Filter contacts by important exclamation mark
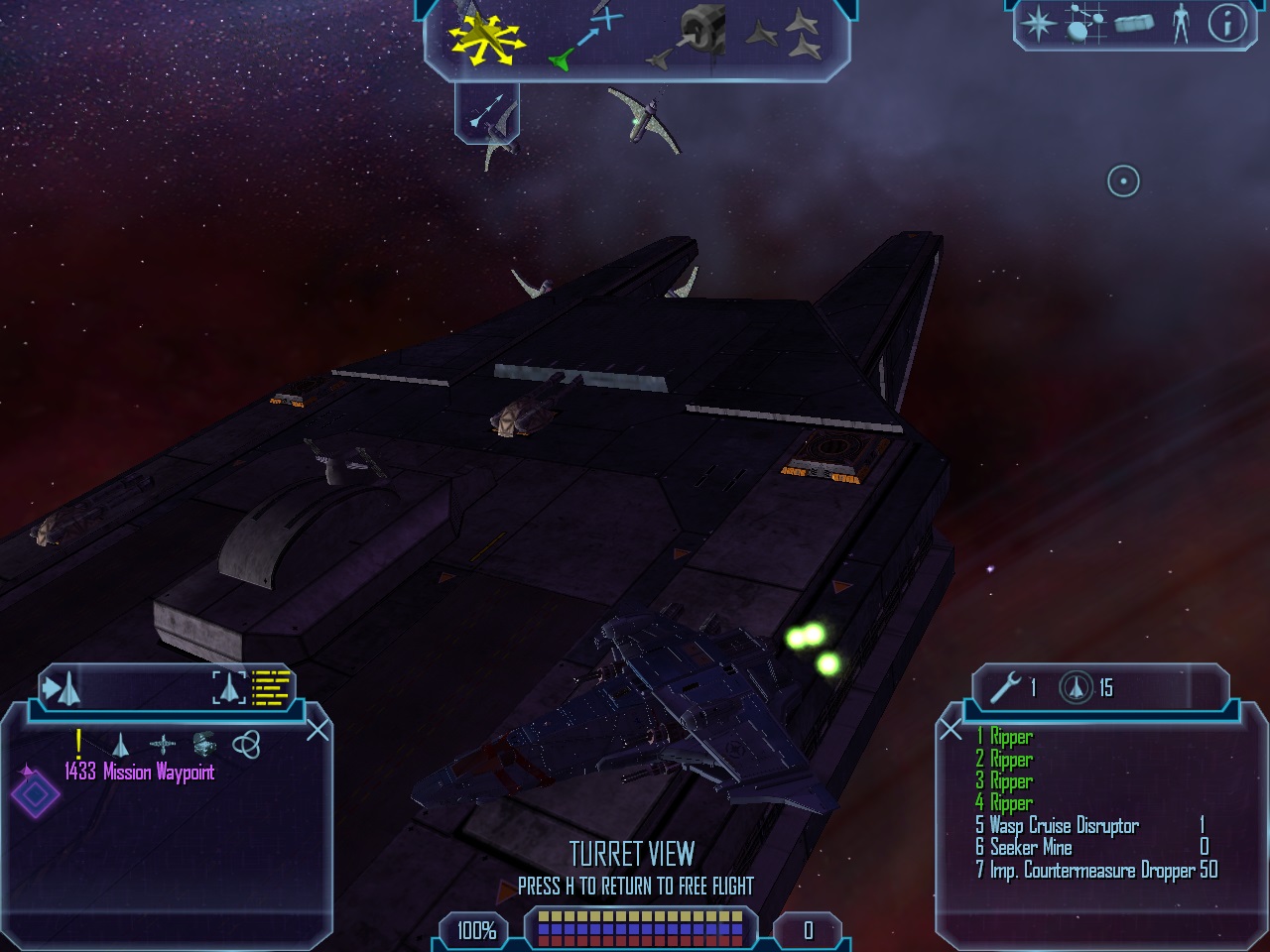1270x952 pixels. (78, 743)
